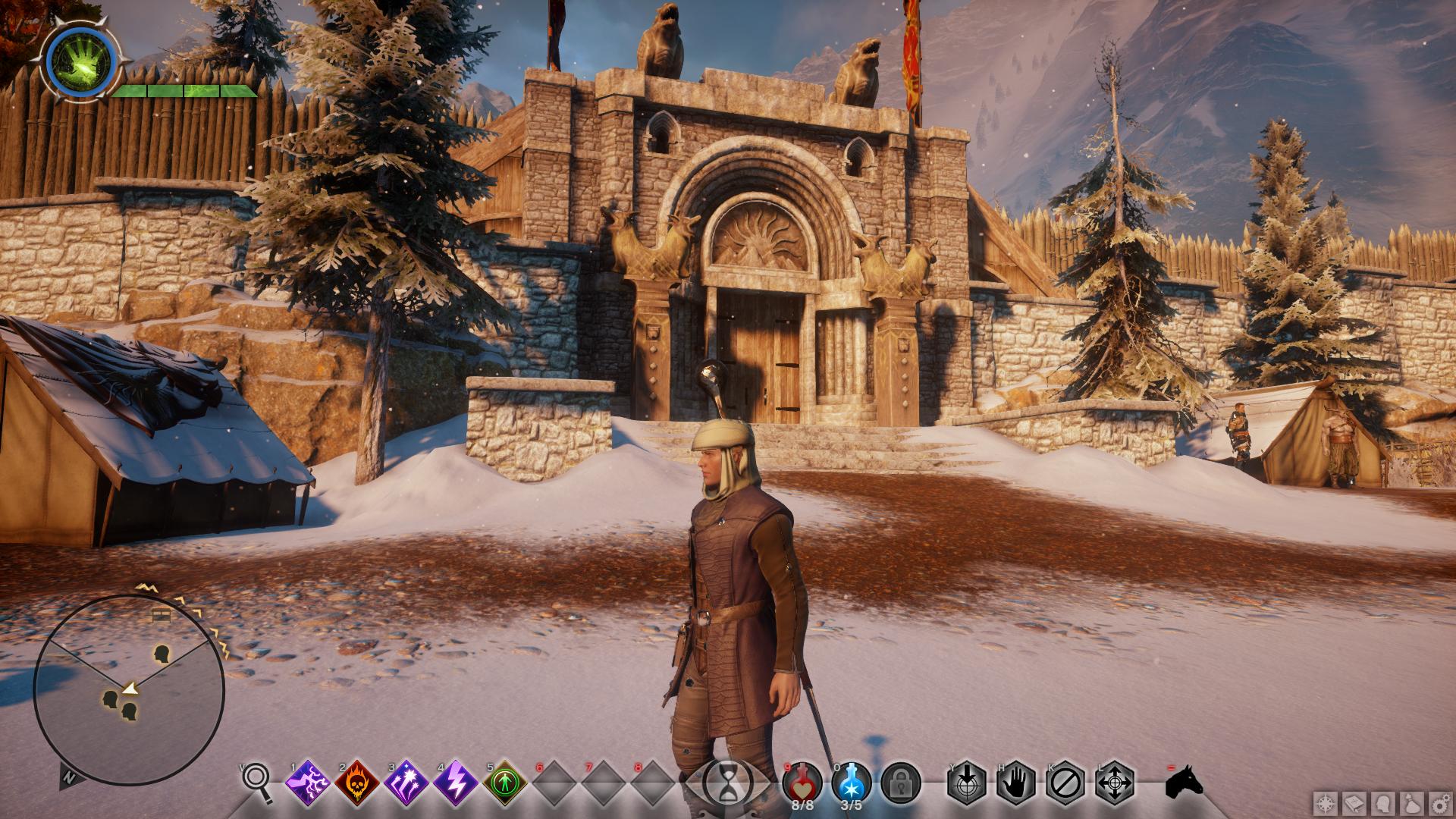
Task: Open the inventory pouch button
Action: tap(1412, 803)
